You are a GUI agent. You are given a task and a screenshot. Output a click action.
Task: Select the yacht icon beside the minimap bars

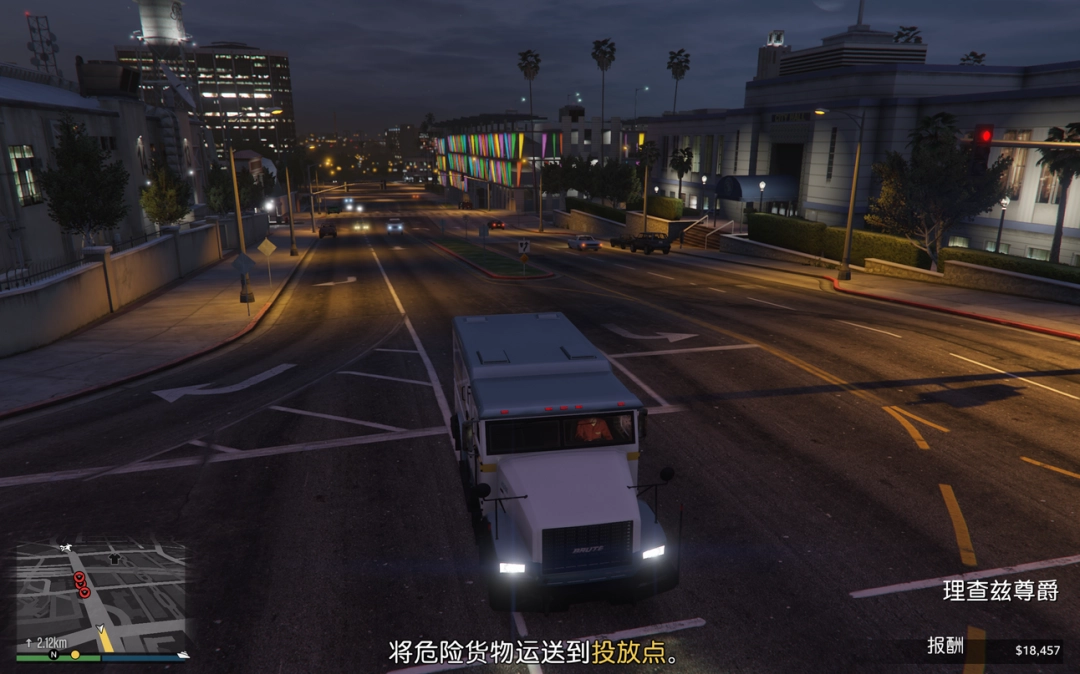coord(182,655)
